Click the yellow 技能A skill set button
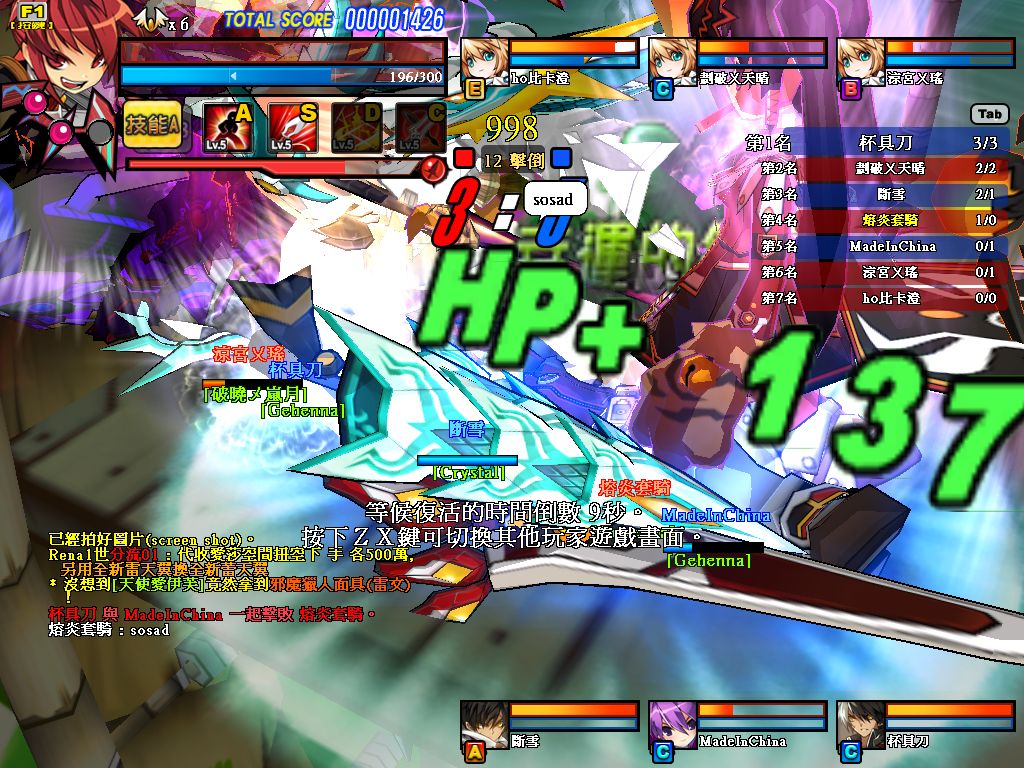This screenshot has width=1024, height=768. pyautogui.click(x=153, y=125)
